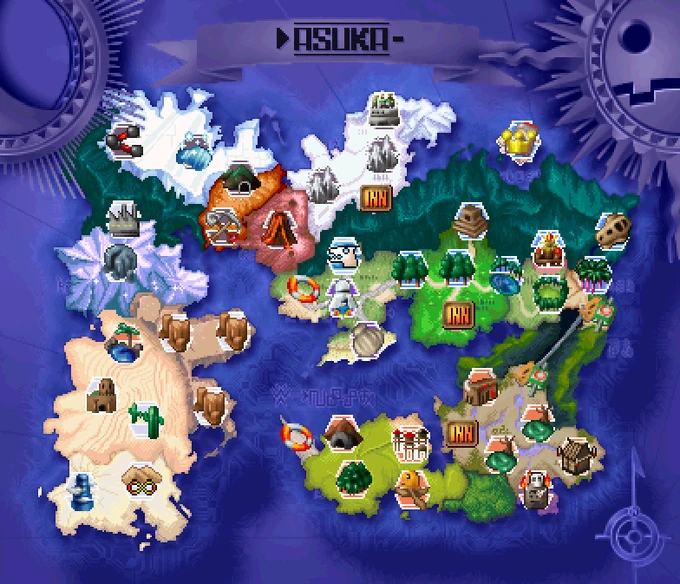Select the ring-shaped green hedge marker
The image size is (680, 584).
549,292
